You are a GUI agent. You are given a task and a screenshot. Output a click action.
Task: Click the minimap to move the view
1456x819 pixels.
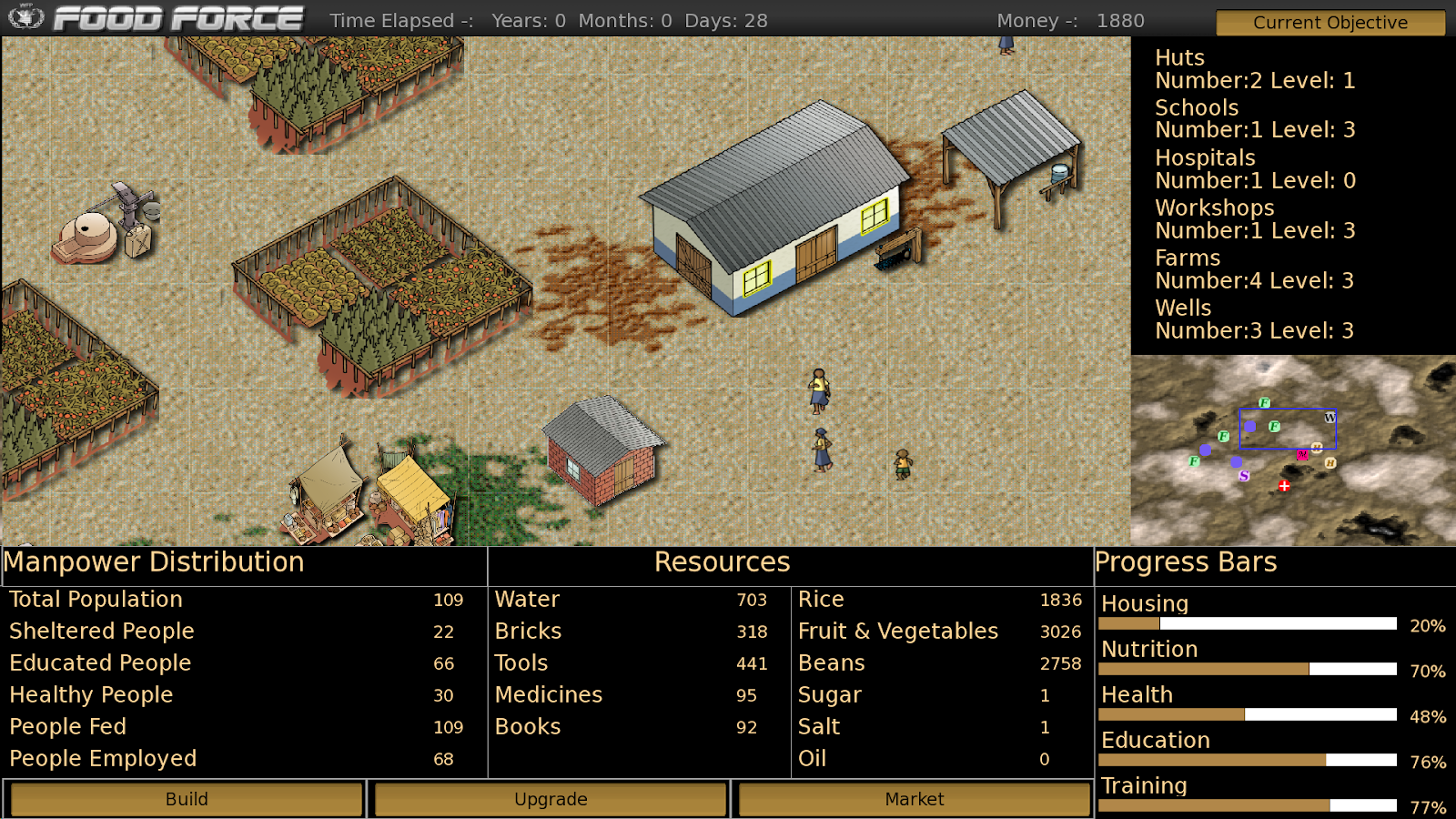1292,450
